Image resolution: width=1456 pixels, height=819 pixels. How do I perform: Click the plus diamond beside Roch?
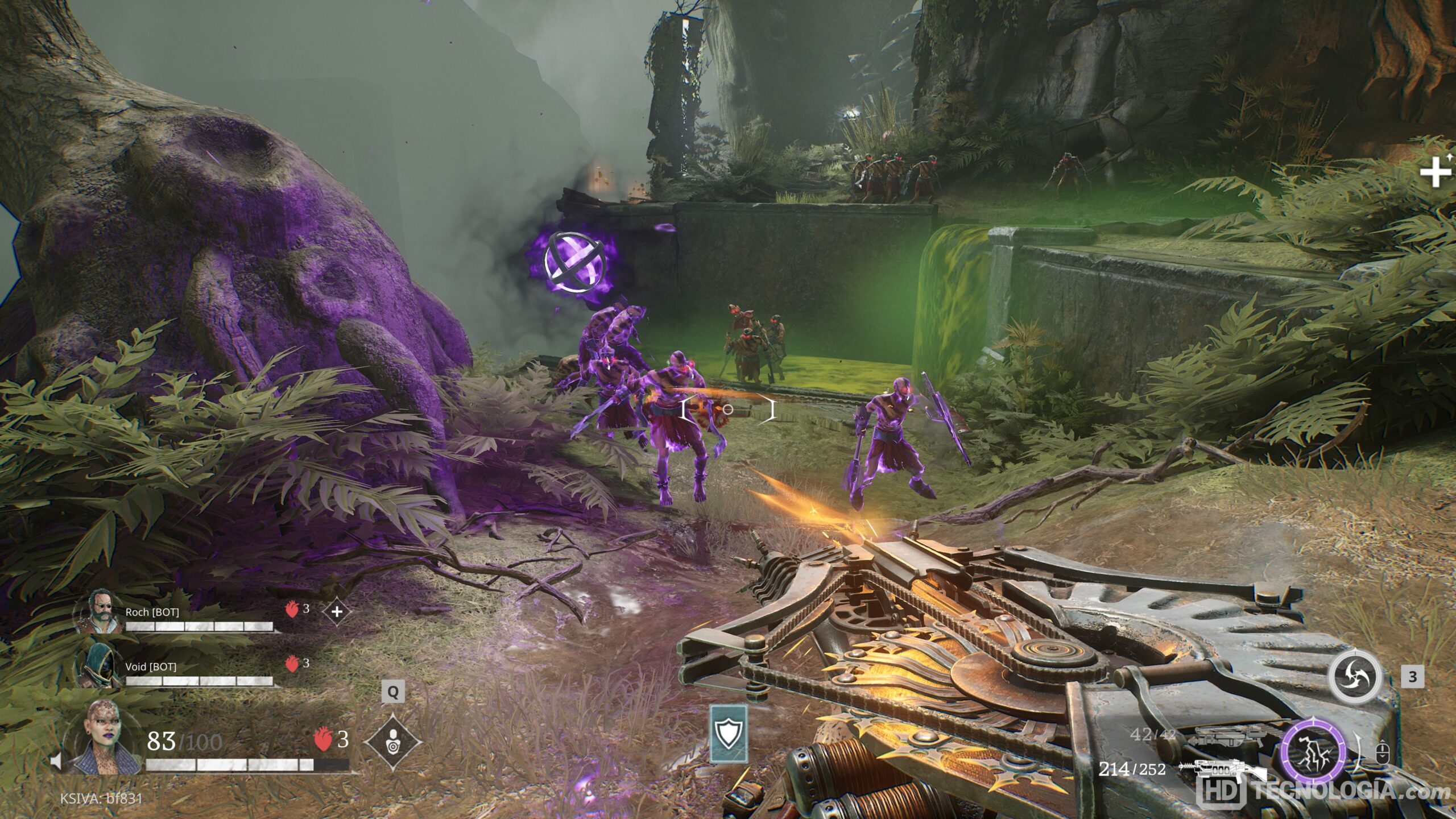coord(337,612)
